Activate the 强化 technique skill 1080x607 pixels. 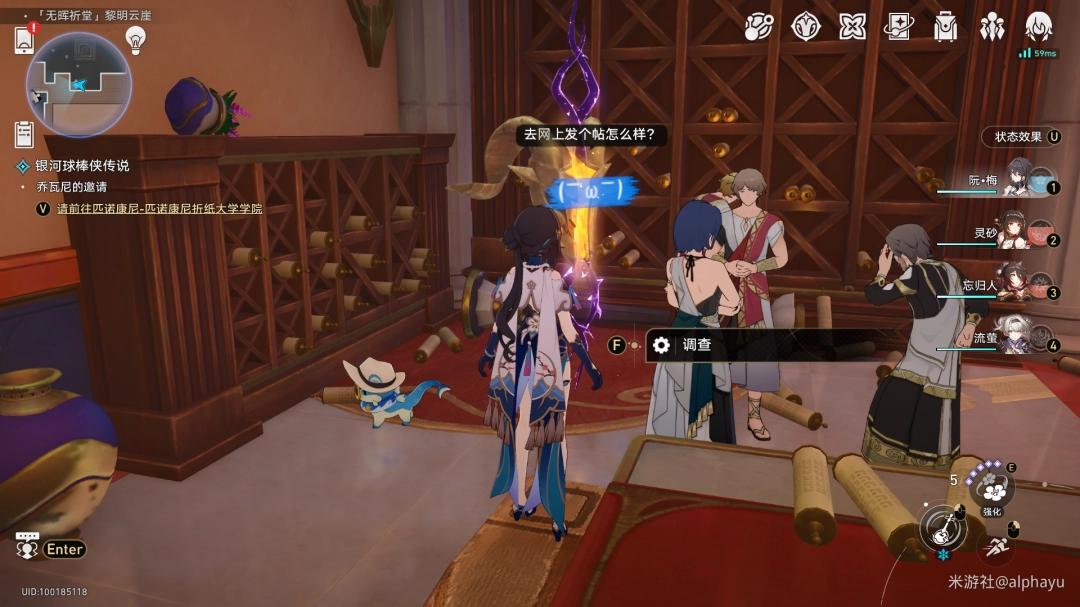point(993,490)
